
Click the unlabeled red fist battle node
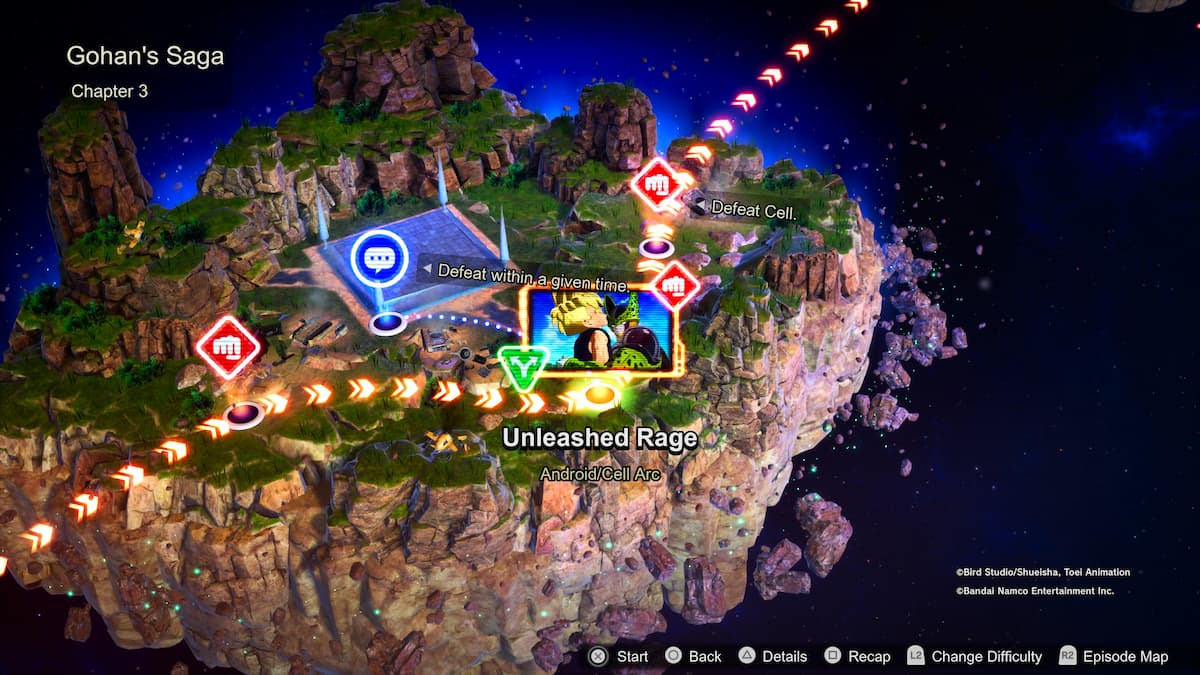click(228, 347)
